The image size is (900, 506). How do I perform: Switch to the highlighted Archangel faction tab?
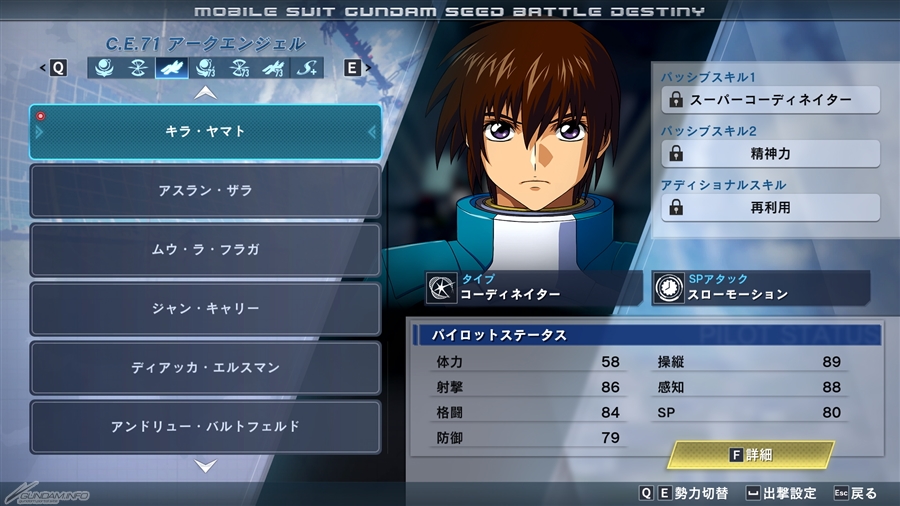coord(171,68)
